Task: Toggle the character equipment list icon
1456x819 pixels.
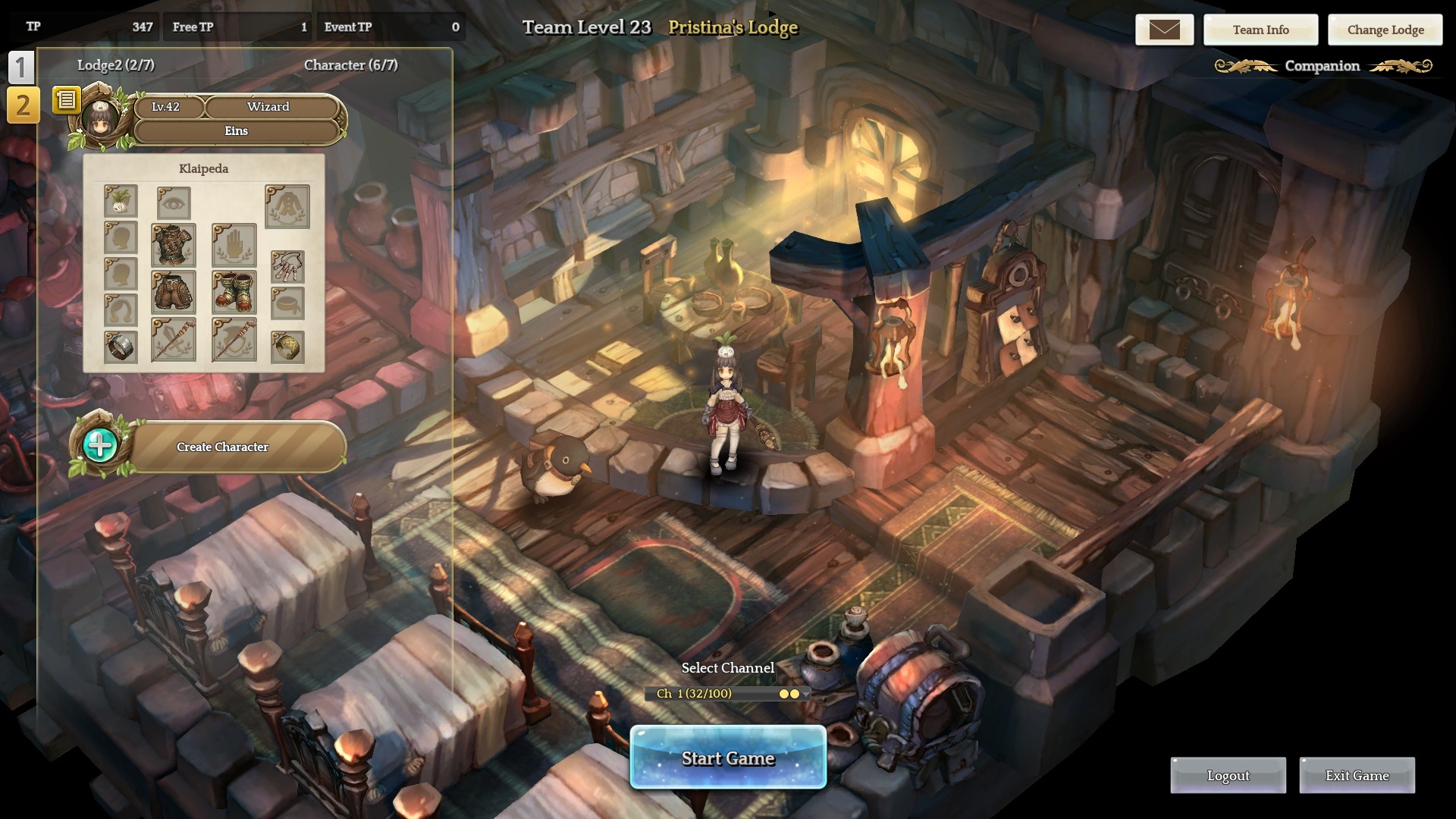Action: (x=66, y=99)
